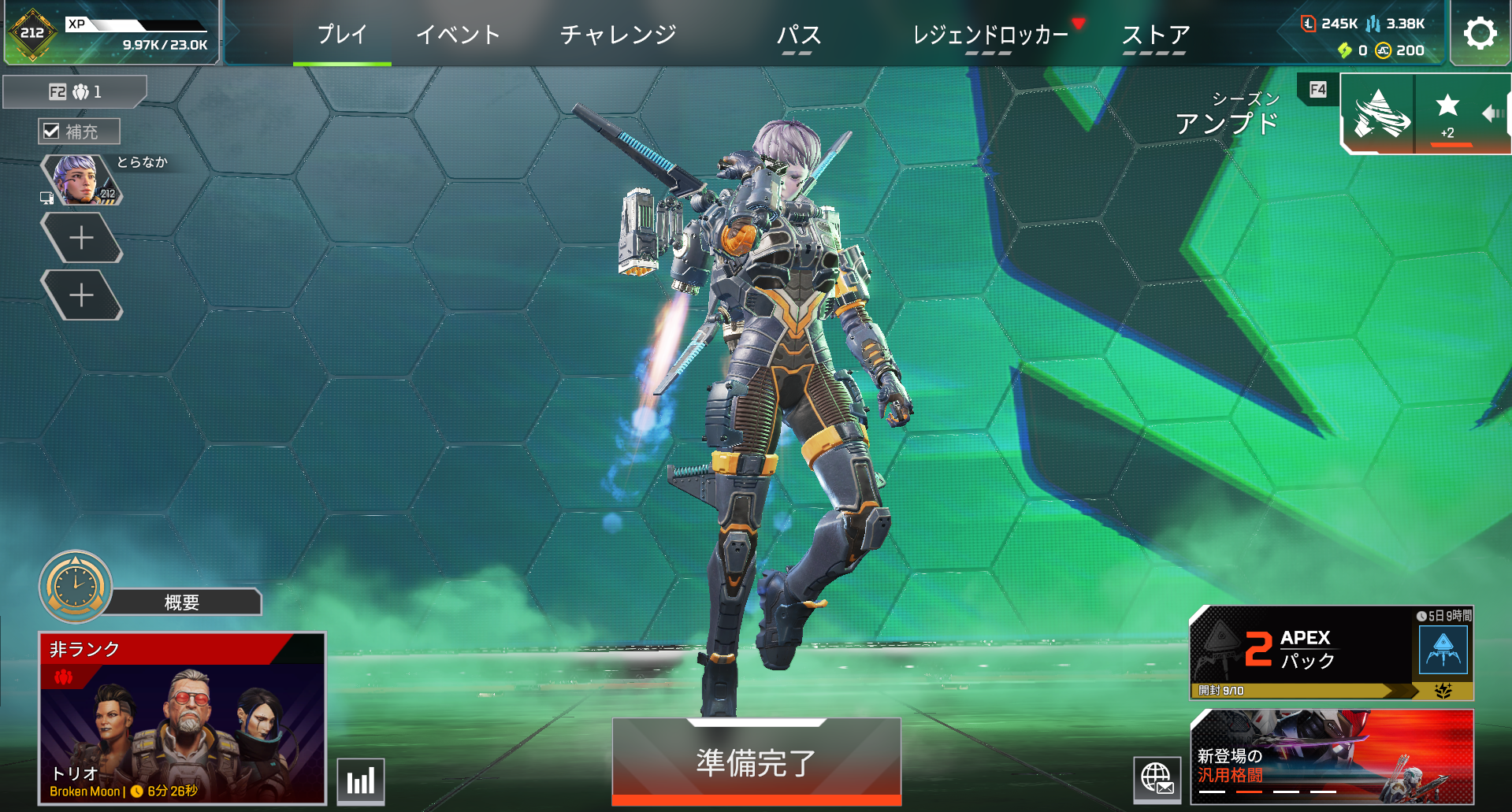The width and height of the screenshot is (1512, 812).
Task: Expand the F2 squad panel
Action: tap(73, 91)
